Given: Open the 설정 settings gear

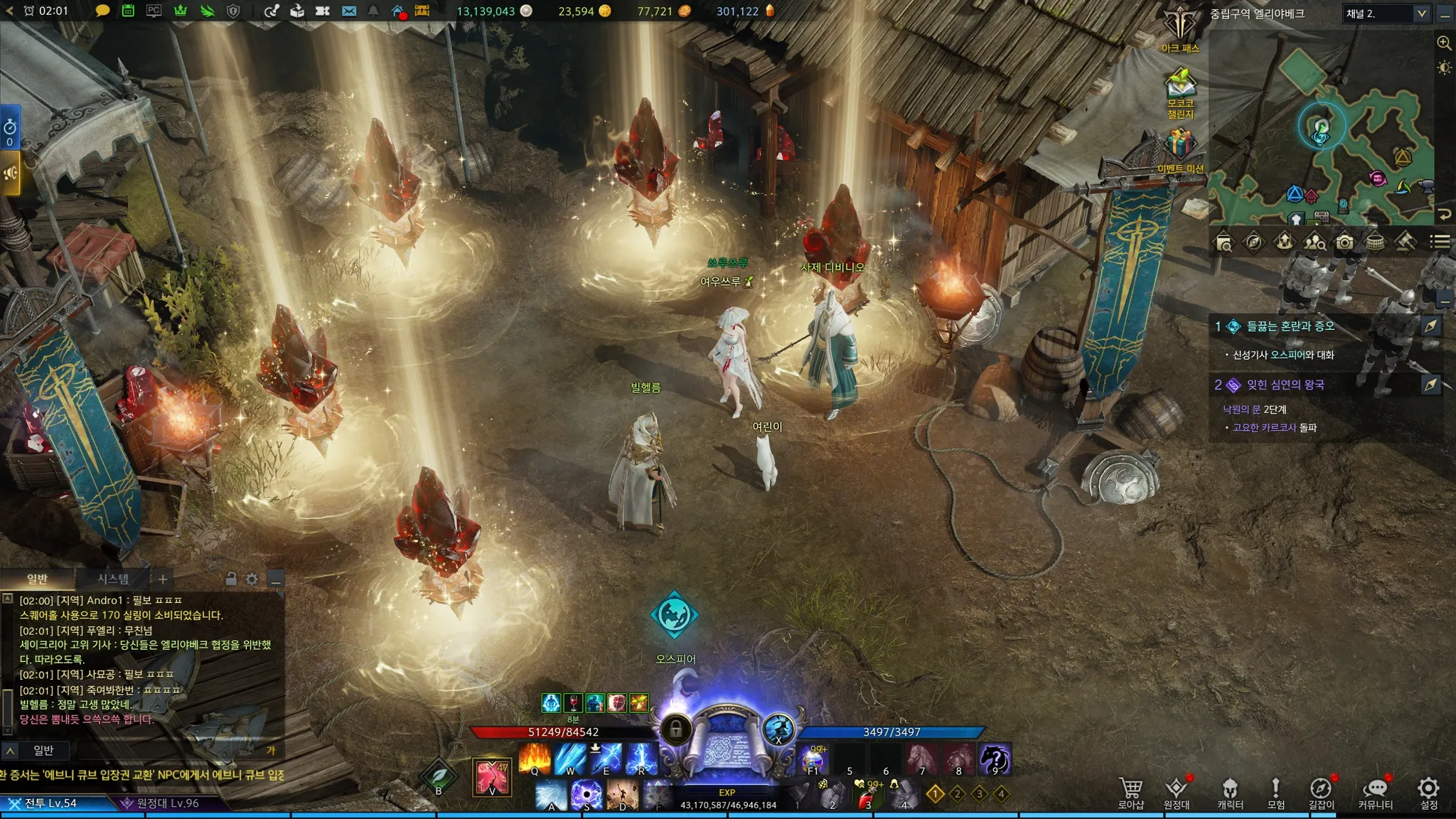Looking at the screenshot, I should coord(1428,791).
